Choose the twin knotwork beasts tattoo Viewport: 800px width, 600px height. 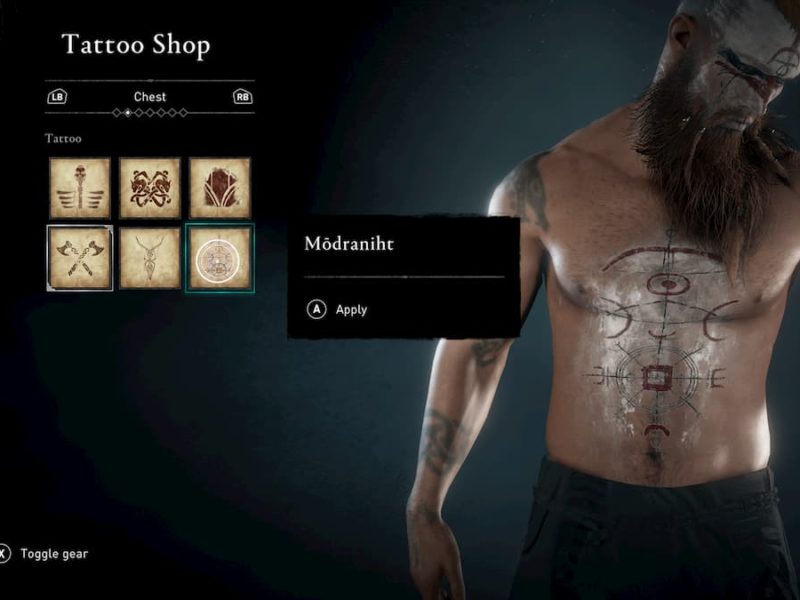click(150, 187)
